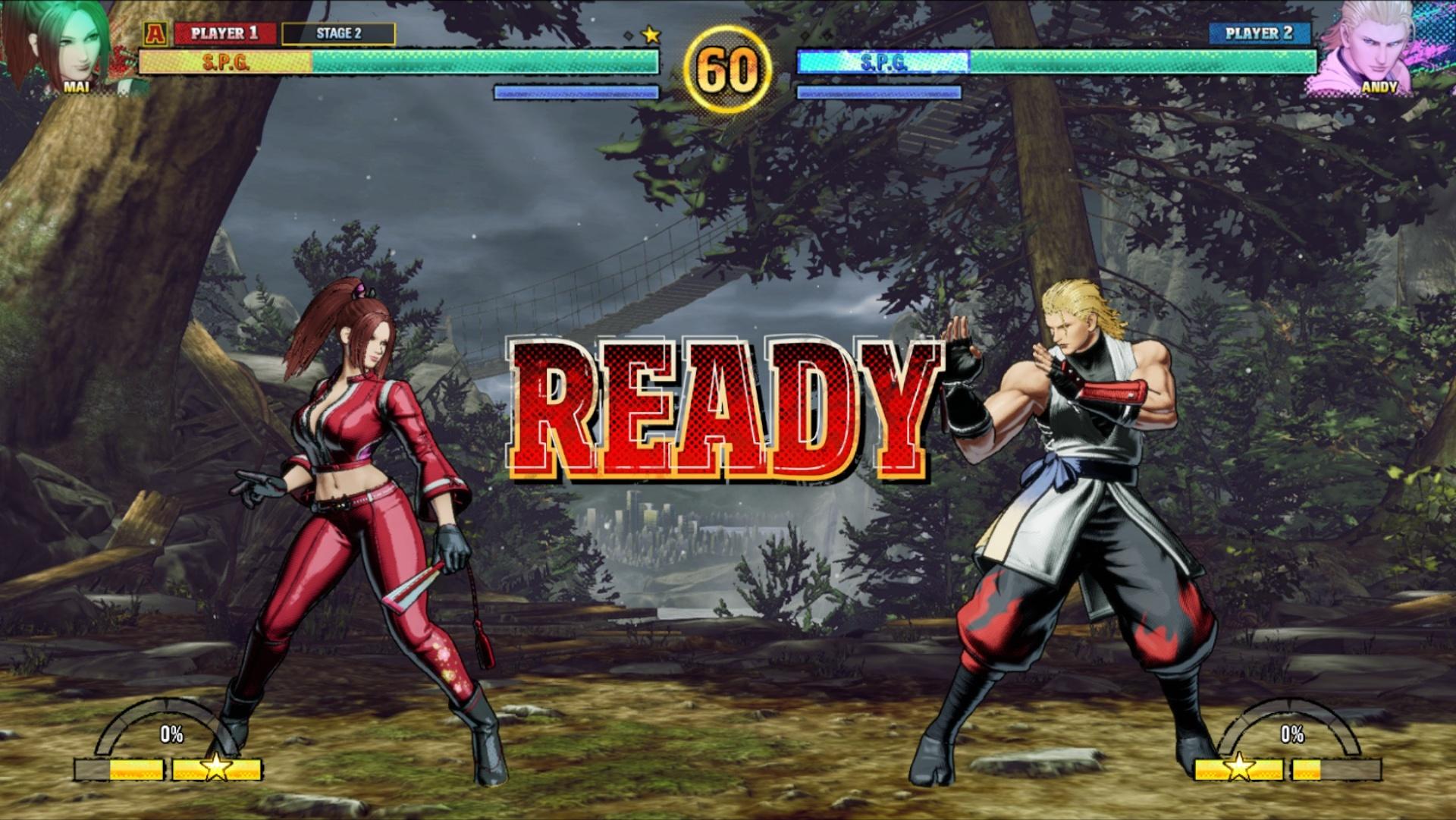Select the red A badge icon
This screenshot has height=820, width=1456.
[x=155, y=33]
